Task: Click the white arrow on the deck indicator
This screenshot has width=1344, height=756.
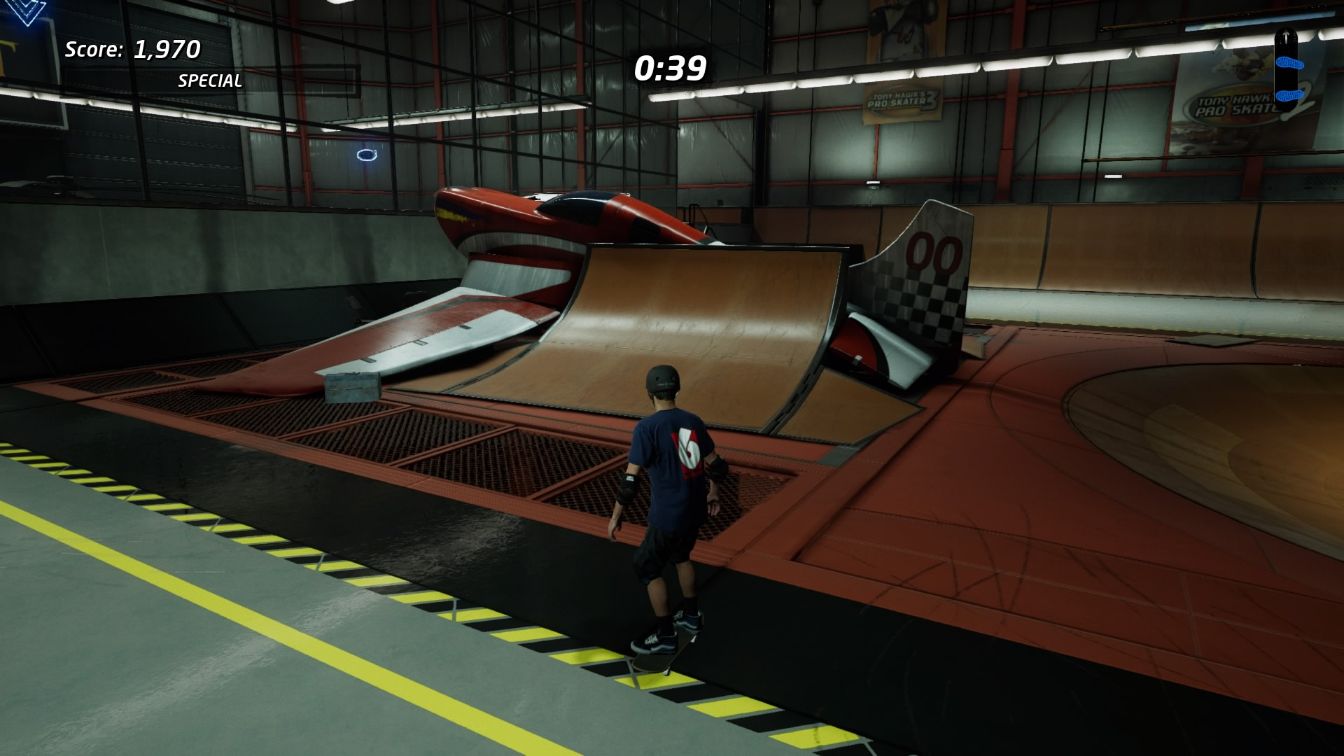Action: (x=1285, y=36)
